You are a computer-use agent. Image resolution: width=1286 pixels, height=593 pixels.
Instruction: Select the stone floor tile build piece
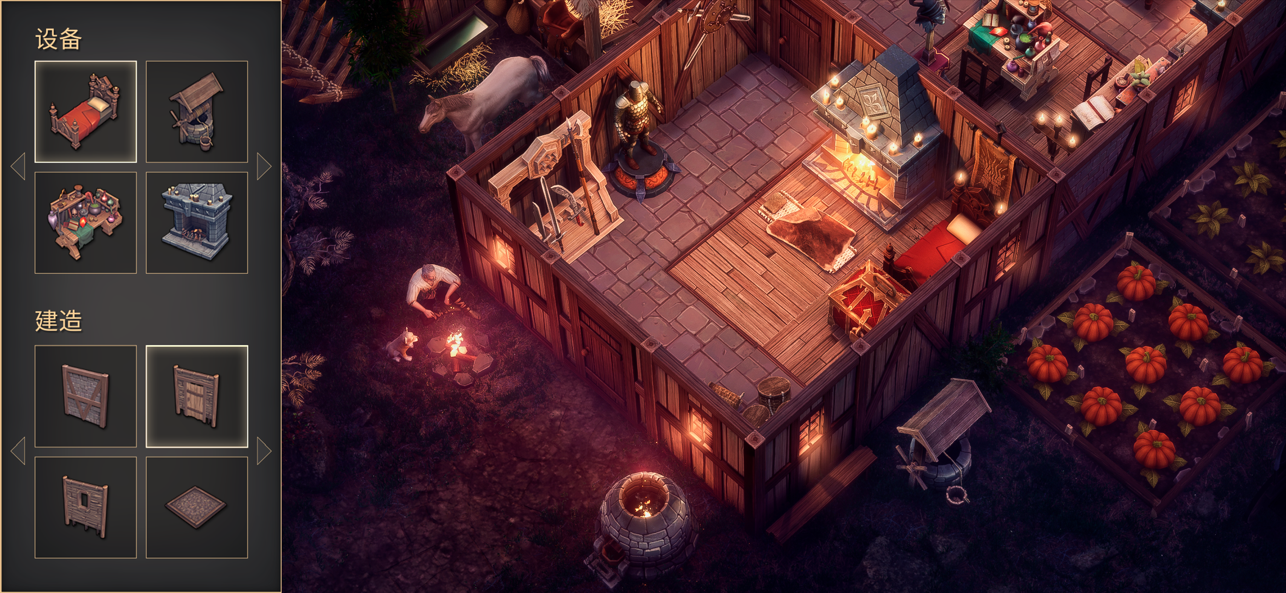(x=197, y=507)
